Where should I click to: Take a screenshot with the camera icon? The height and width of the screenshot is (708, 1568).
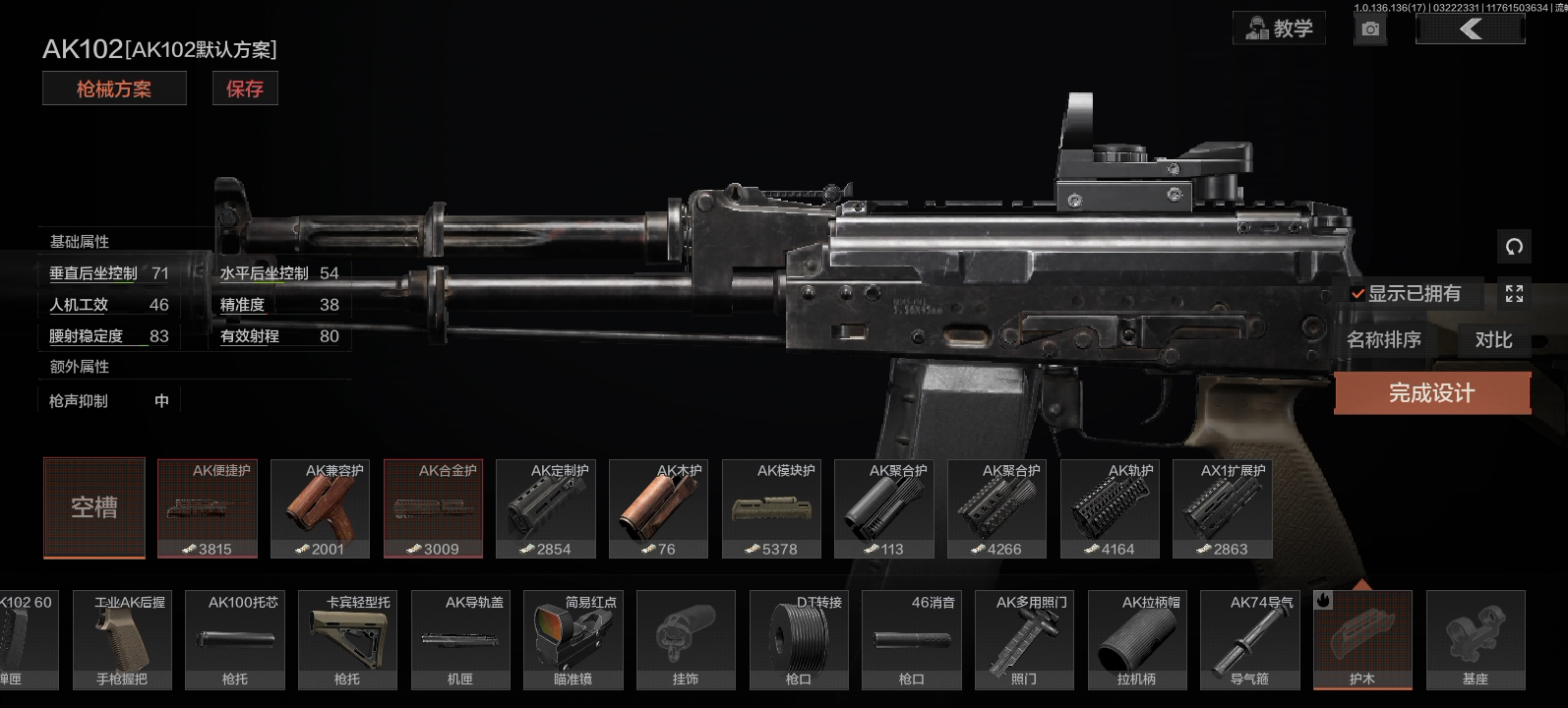[x=1370, y=29]
